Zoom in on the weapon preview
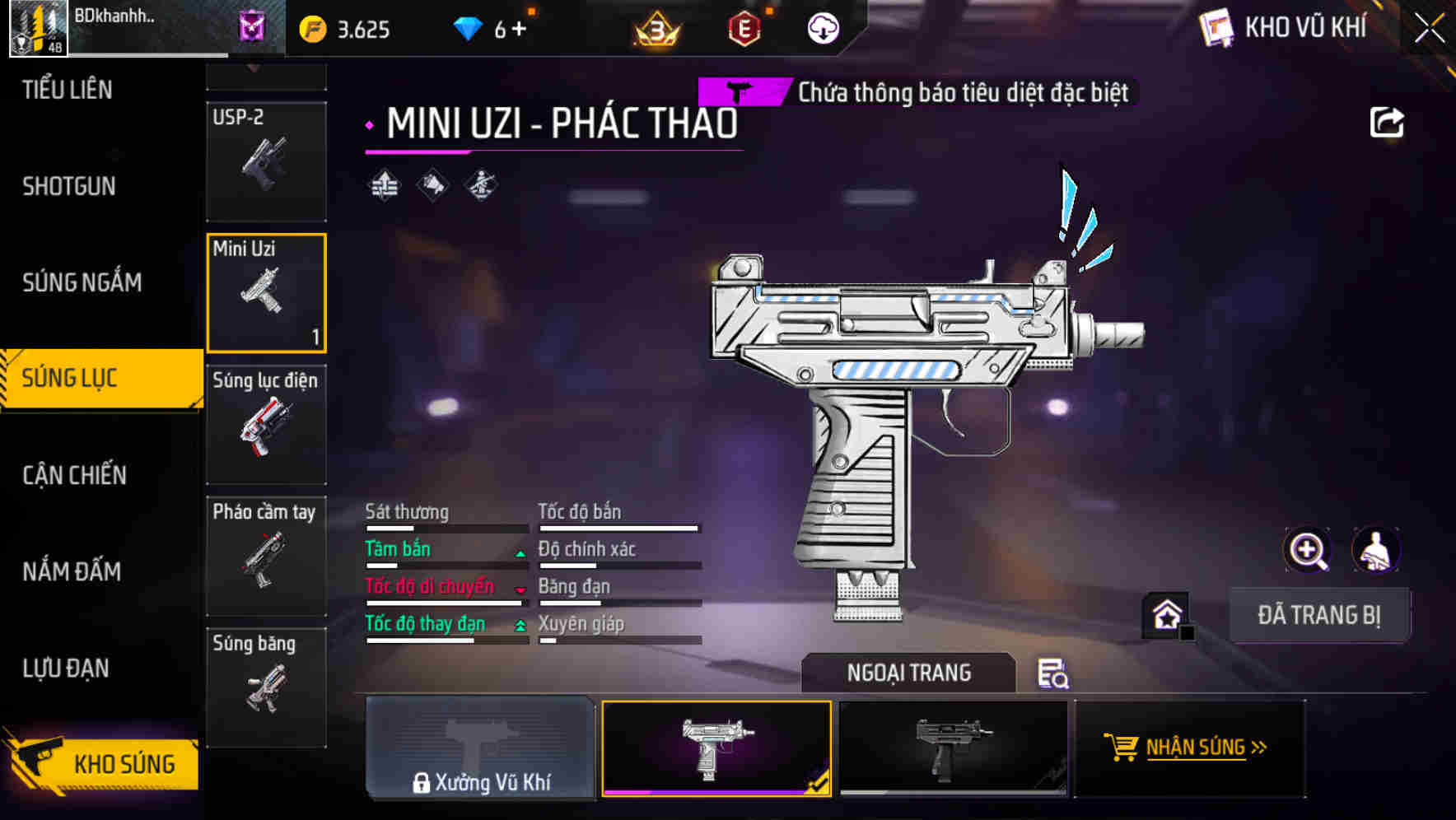 pyautogui.click(x=1307, y=550)
